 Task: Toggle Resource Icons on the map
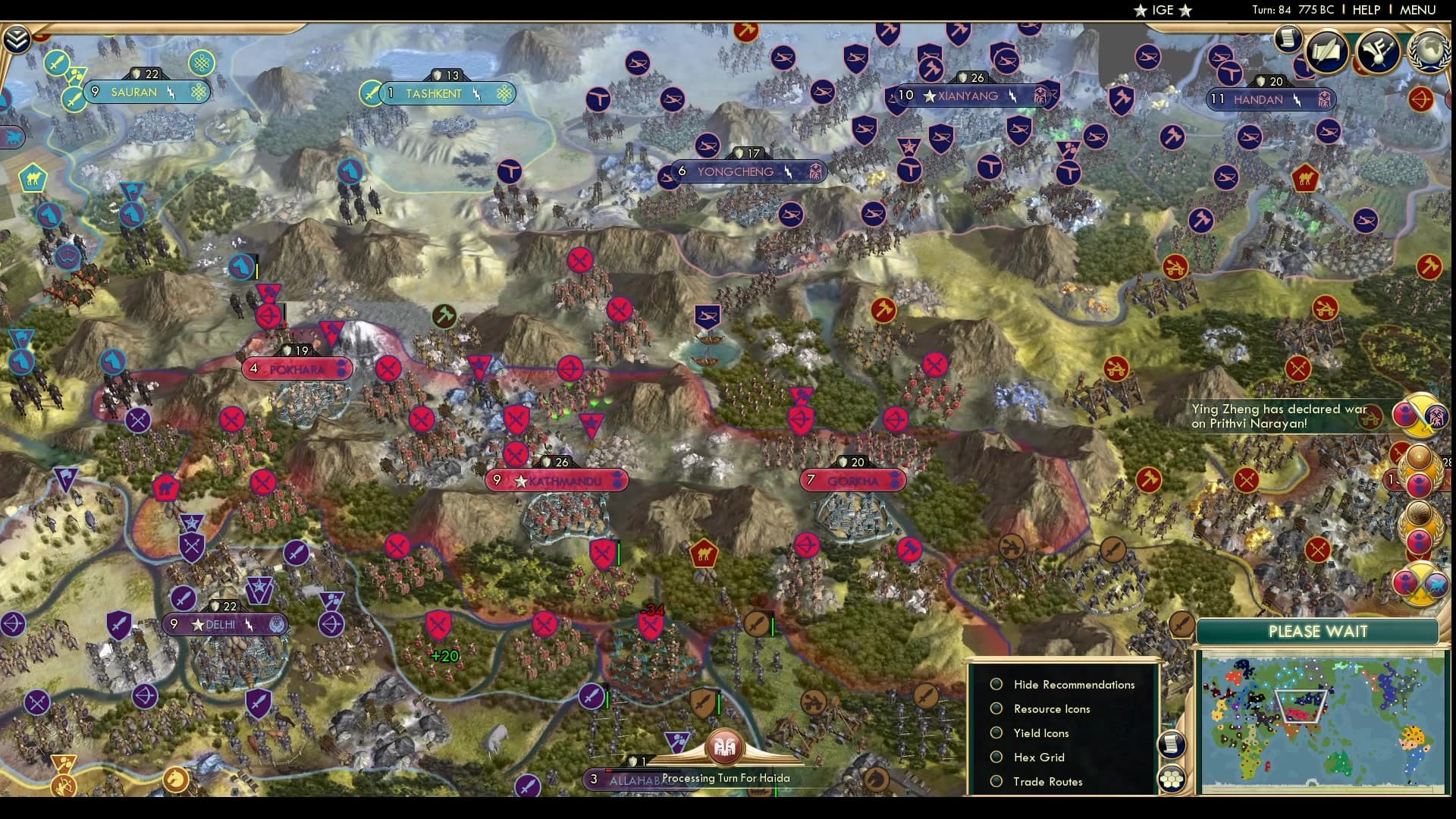(x=1051, y=708)
